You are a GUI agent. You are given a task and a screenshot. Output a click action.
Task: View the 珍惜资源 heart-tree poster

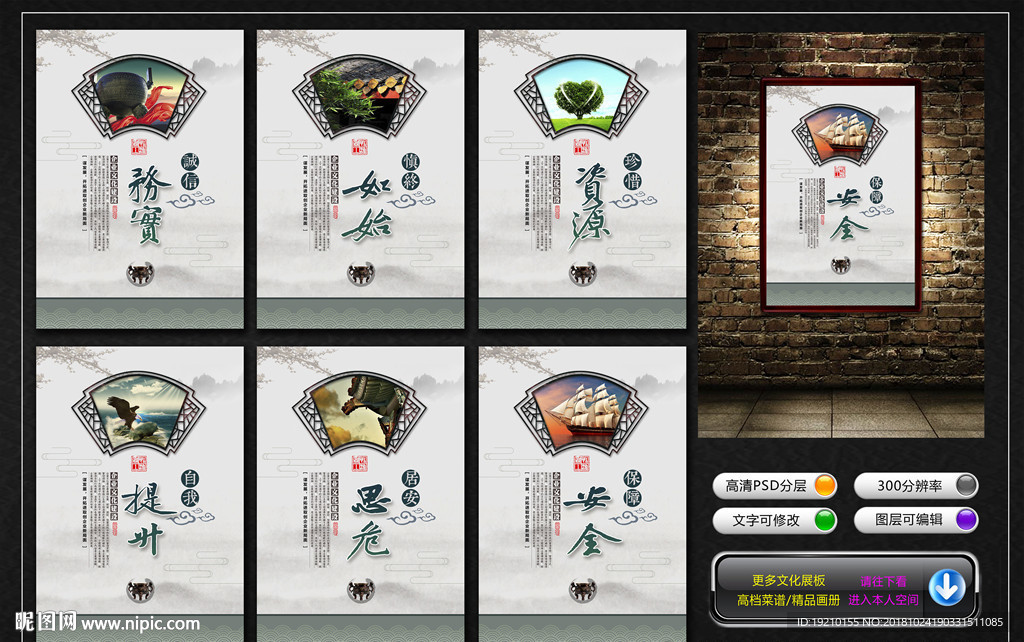click(582, 180)
